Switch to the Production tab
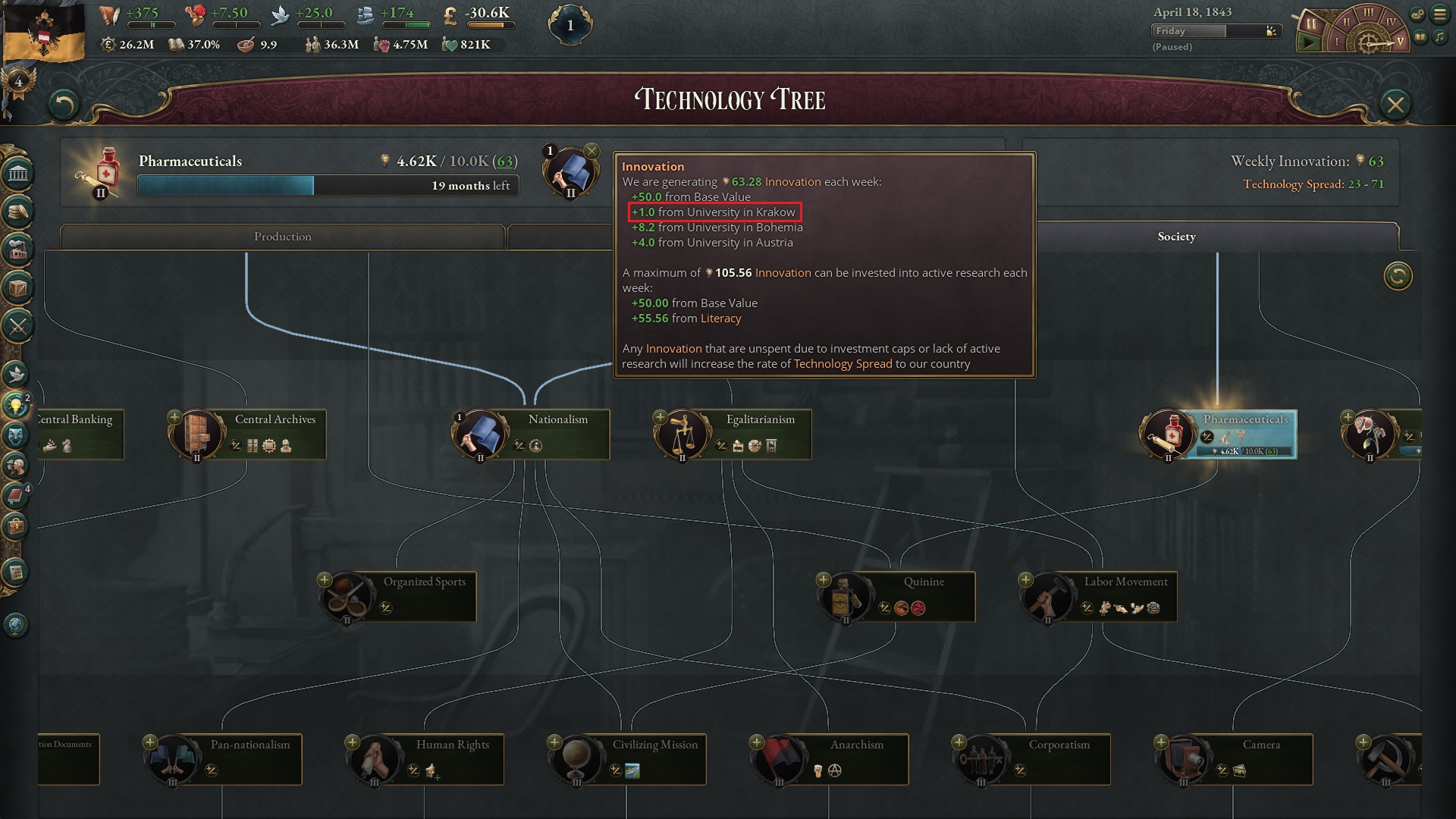The image size is (1456, 819). pyautogui.click(x=283, y=237)
